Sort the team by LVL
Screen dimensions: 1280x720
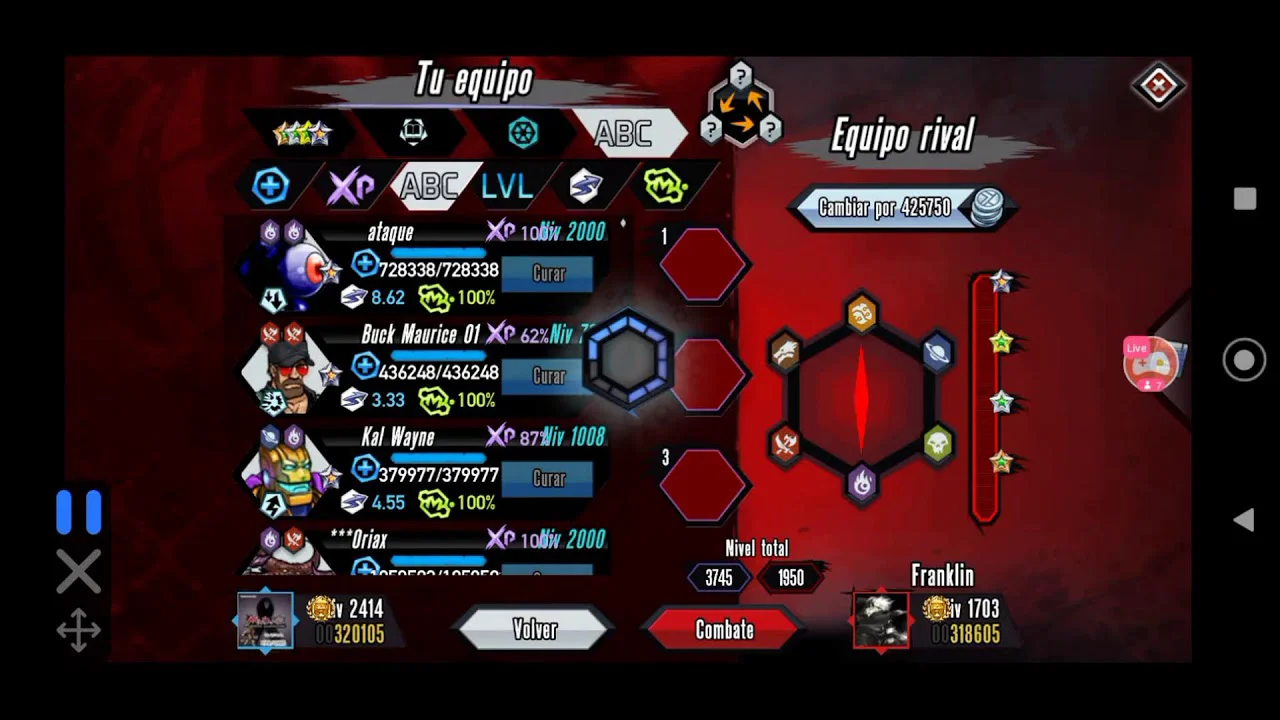pyautogui.click(x=506, y=186)
